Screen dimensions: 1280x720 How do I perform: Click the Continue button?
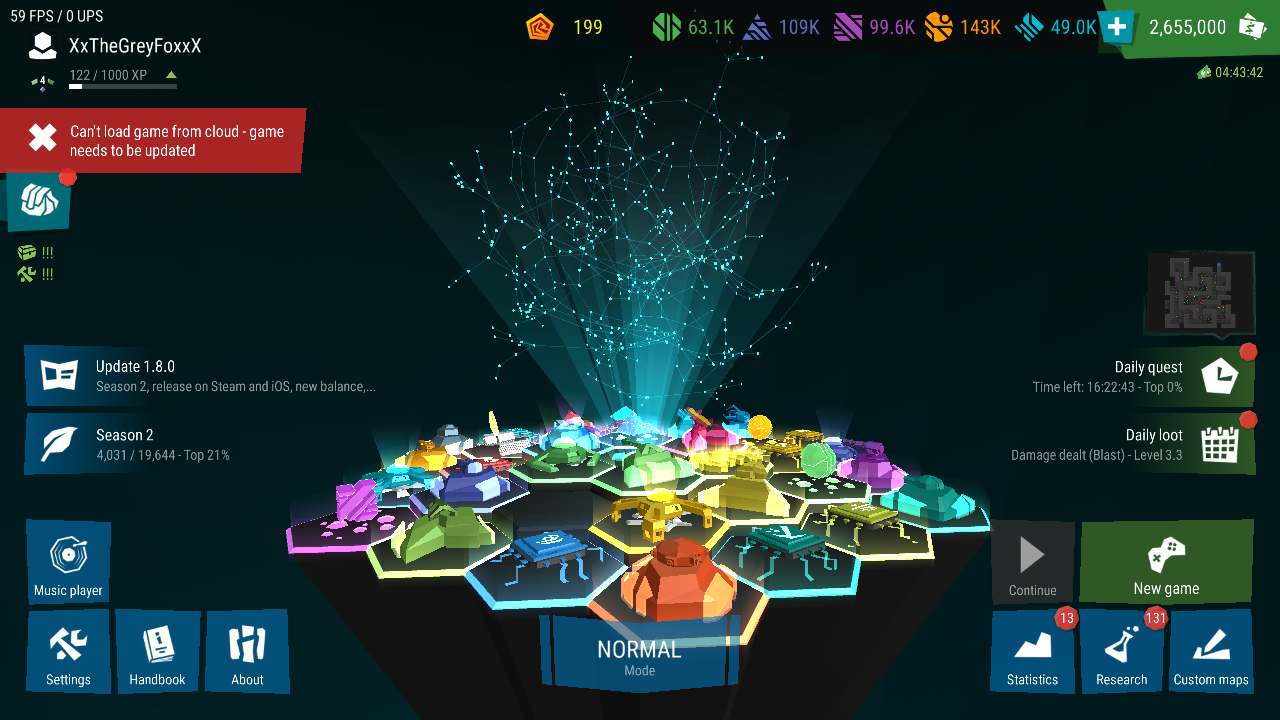[x=1032, y=564]
